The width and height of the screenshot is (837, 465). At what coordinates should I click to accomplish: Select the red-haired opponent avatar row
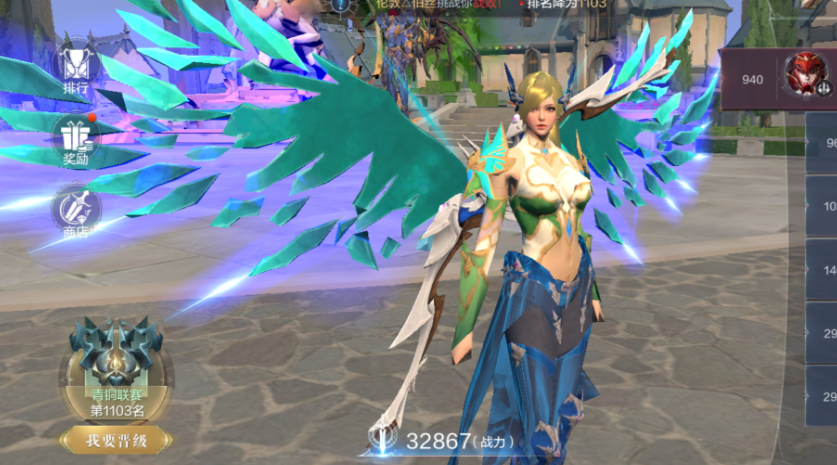[x=778, y=78]
